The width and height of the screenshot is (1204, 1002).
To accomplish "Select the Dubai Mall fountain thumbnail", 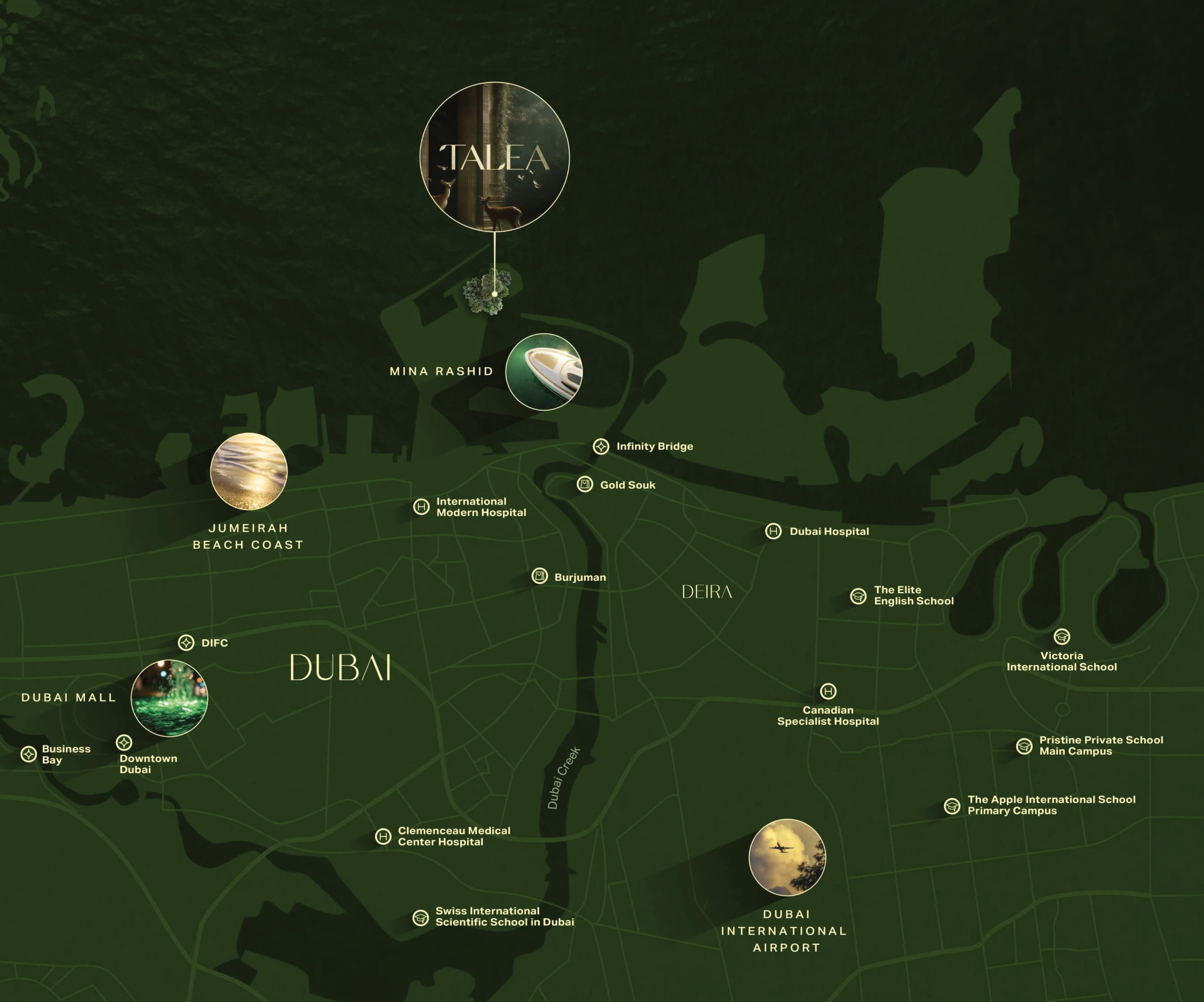I will (x=169, y=698).
